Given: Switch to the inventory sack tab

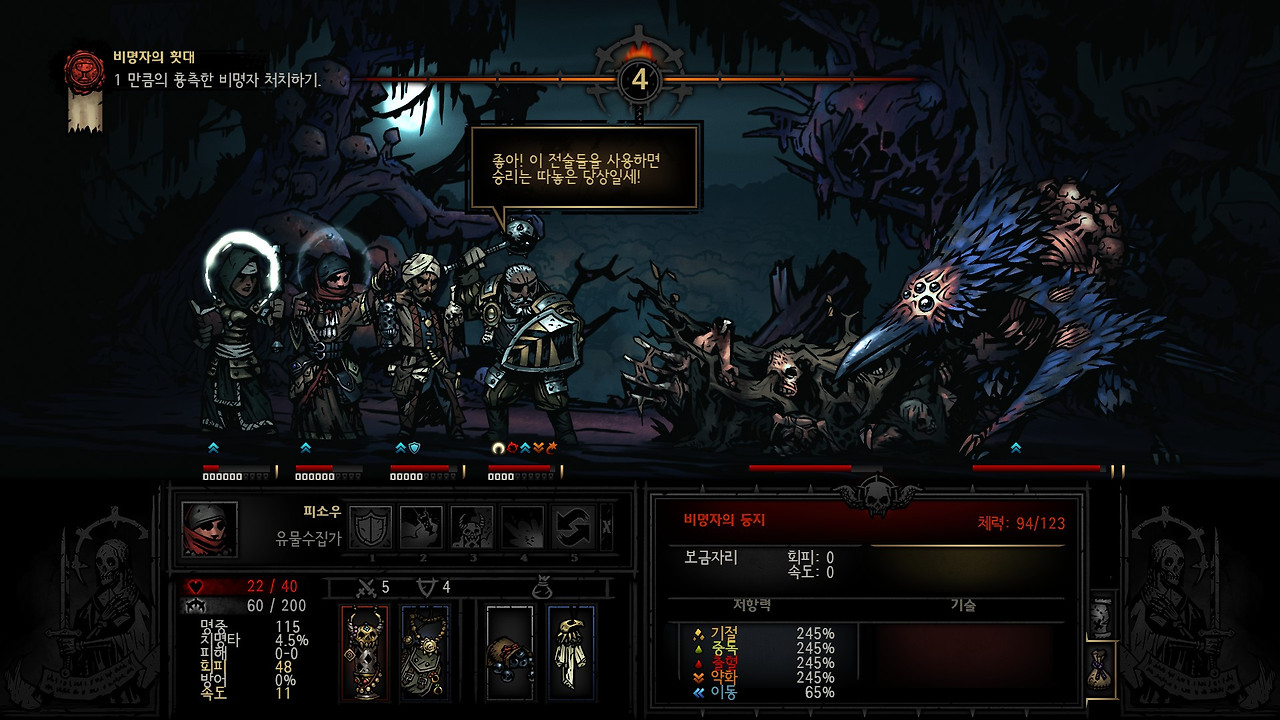Looking at the screenshot, I should 1101,665.
